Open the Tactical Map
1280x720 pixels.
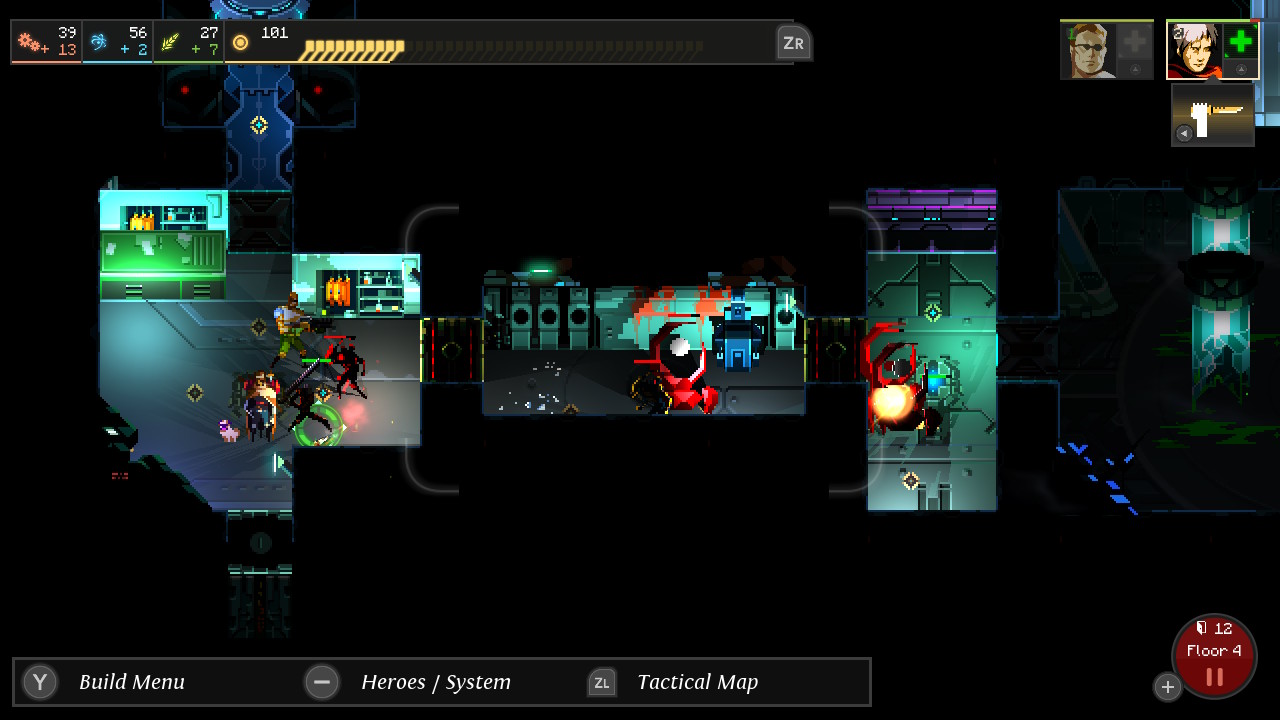coord(697,682)
